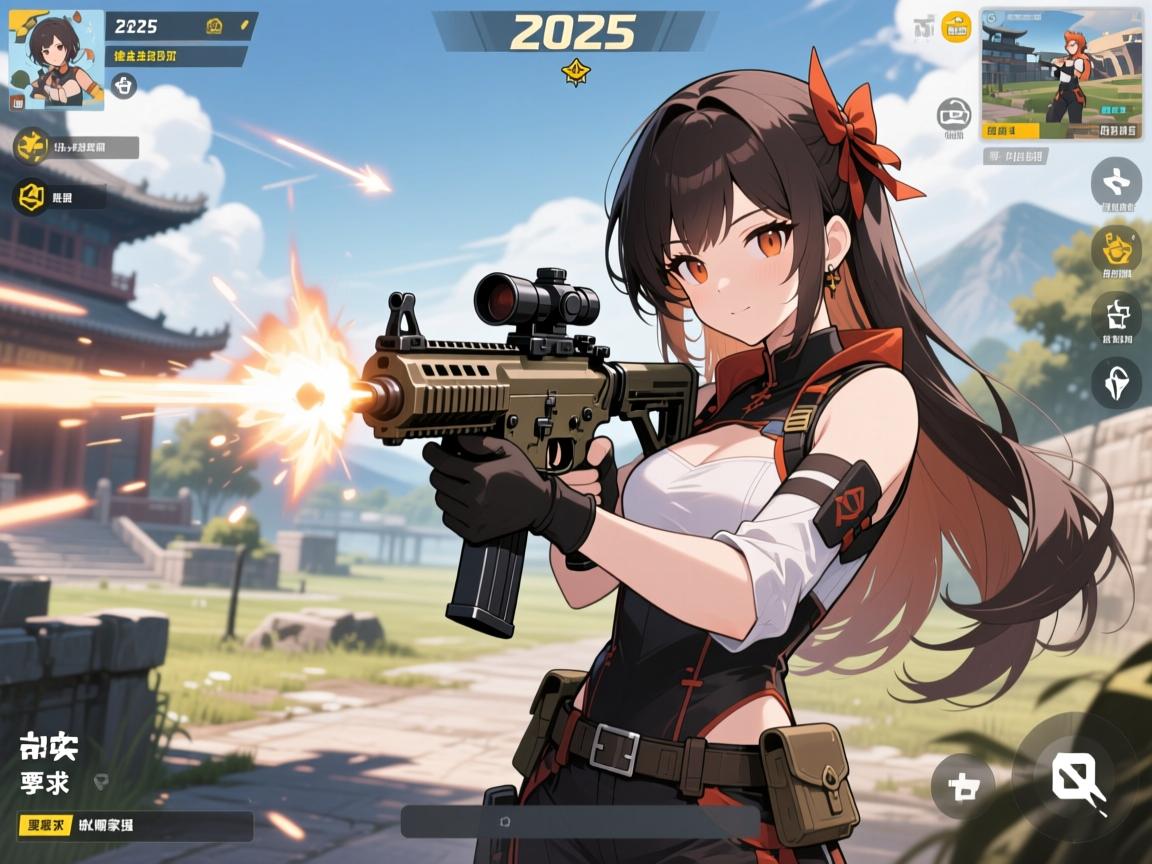Select the yellow hexagon badge icon
1152x864 pixels.
(29, 196)
